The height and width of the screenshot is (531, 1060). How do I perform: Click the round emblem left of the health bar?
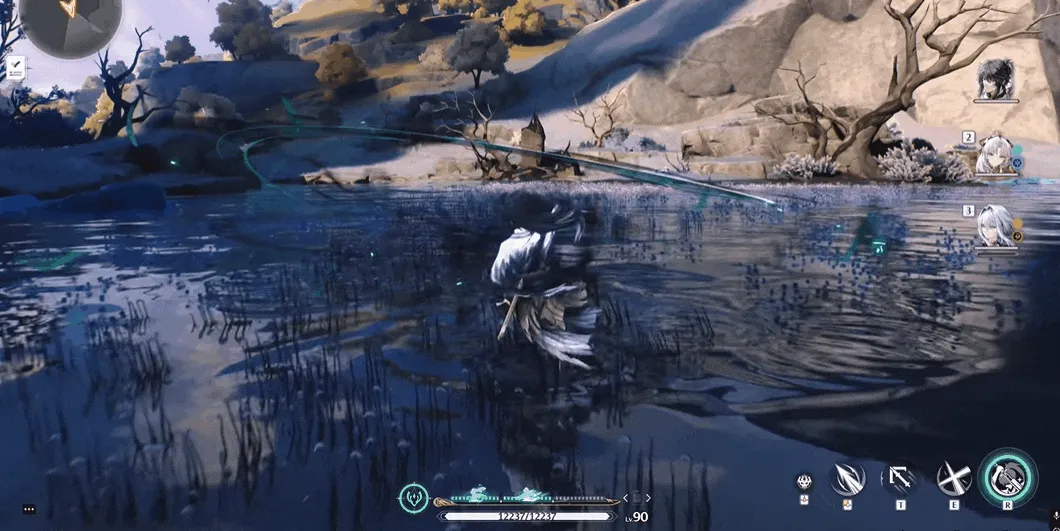[x=413, y=497]
